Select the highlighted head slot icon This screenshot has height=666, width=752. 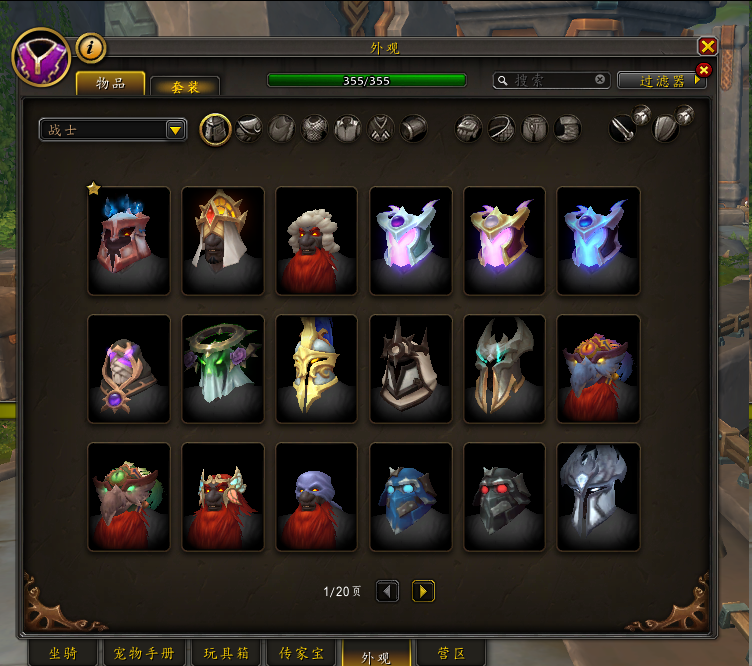tap(216, 129)
